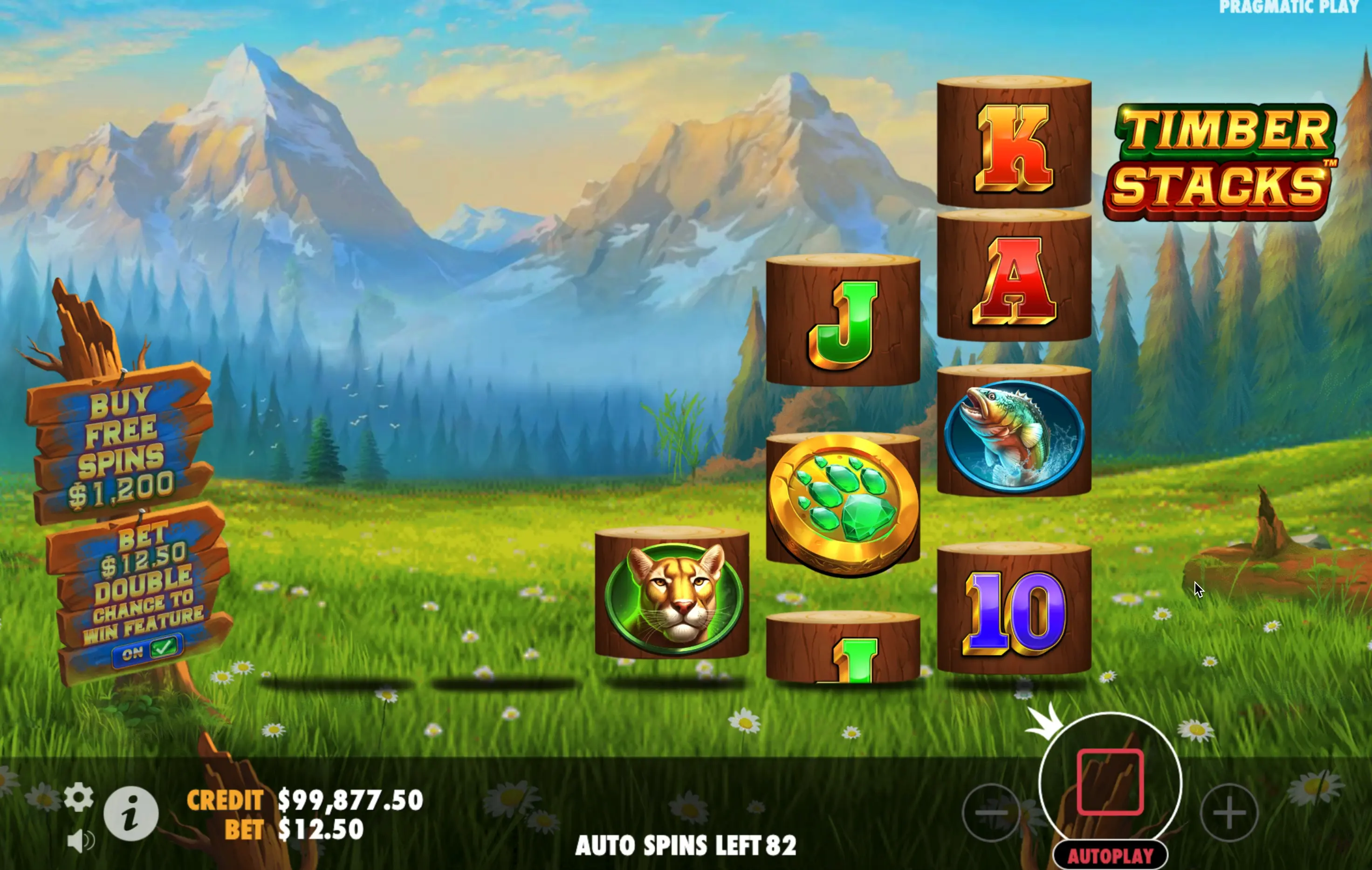Increase the bet with the plus button
The height and width of the screenshot is (870, 1372).
coord(1228,813)
